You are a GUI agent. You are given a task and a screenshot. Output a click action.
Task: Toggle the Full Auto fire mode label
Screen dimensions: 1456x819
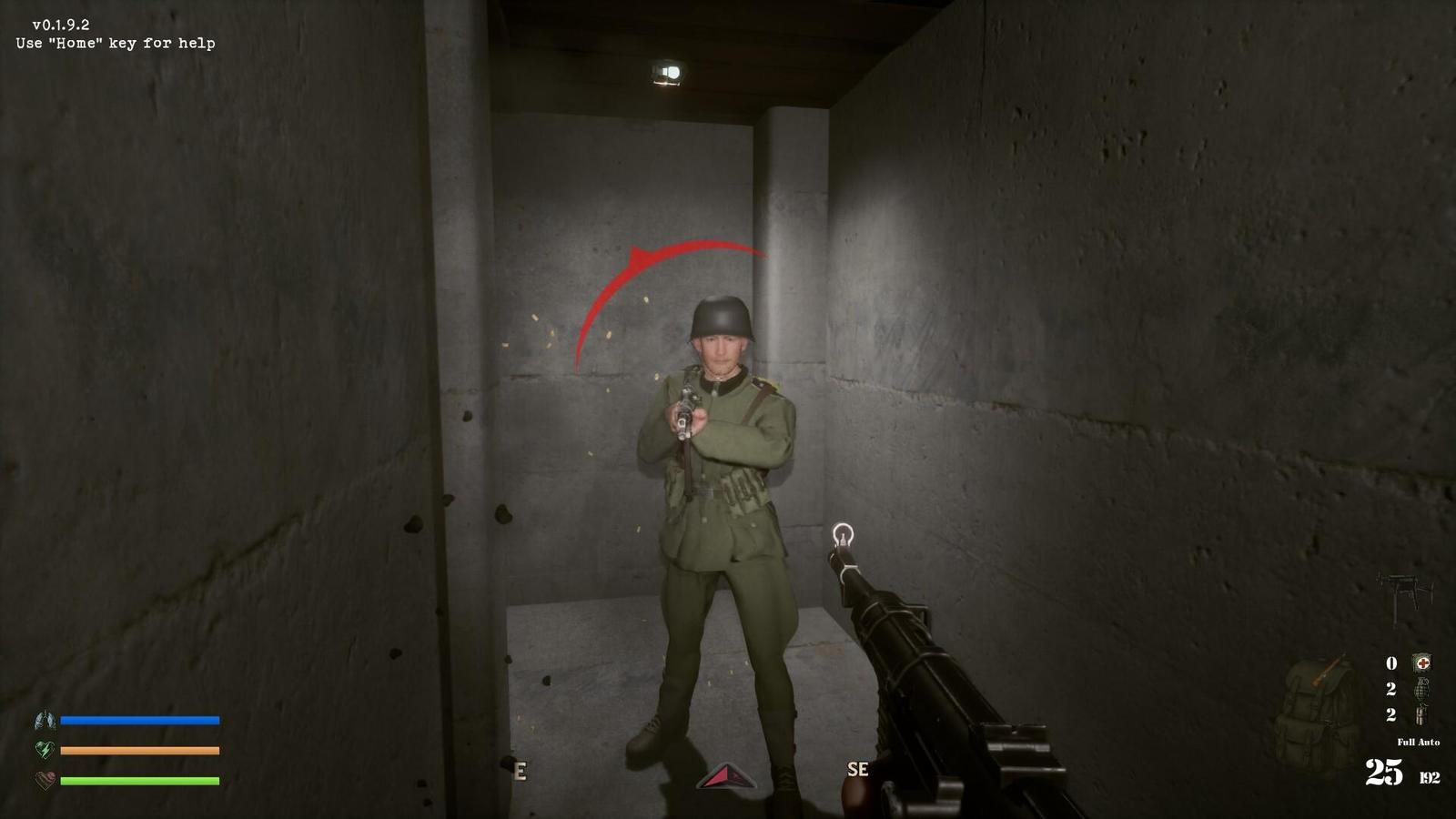pos(1419,743)
